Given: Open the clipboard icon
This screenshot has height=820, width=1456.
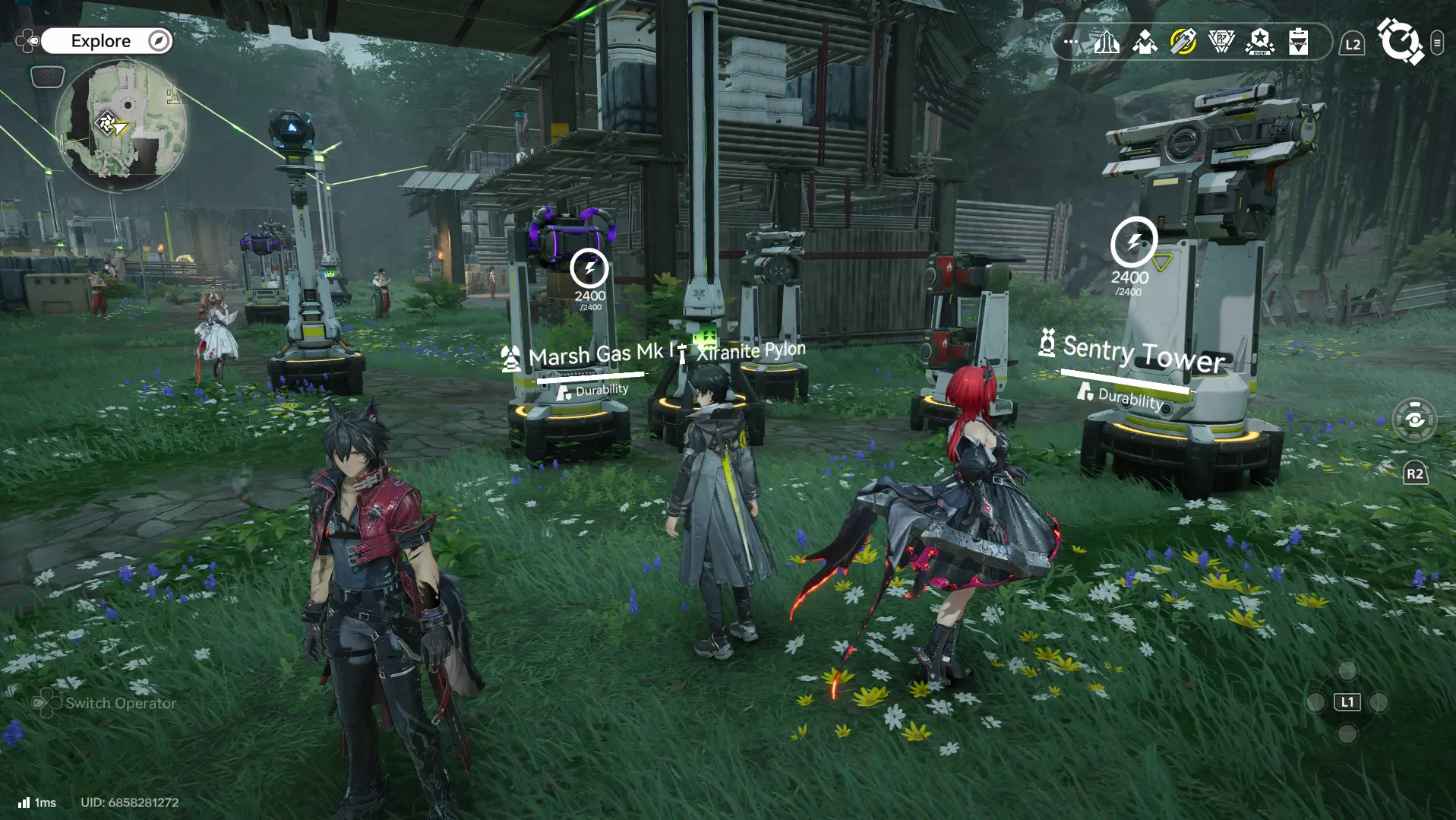Looking at the screenshot, I should point(1298,42).
